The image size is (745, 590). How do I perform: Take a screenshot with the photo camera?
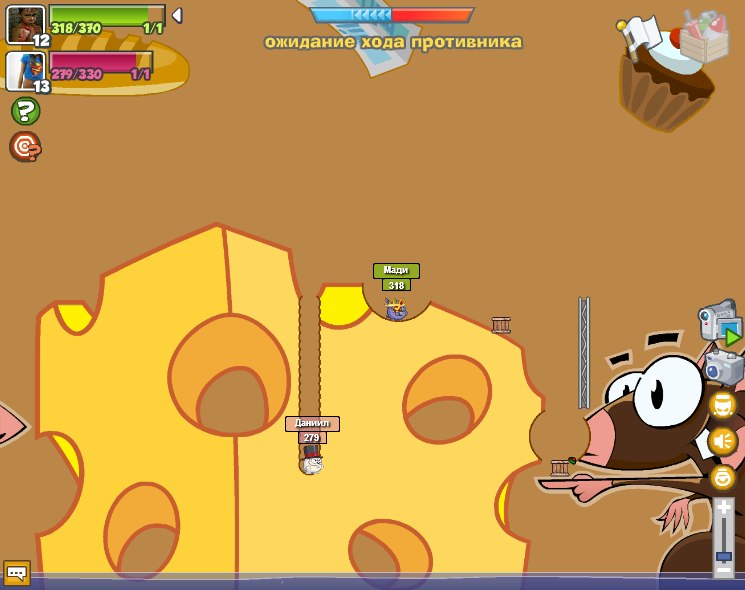click(724, 367)
